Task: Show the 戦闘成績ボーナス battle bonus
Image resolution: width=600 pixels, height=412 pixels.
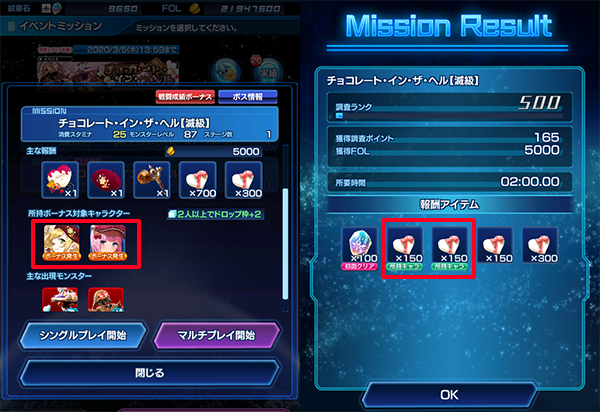Action: [187, 97]
